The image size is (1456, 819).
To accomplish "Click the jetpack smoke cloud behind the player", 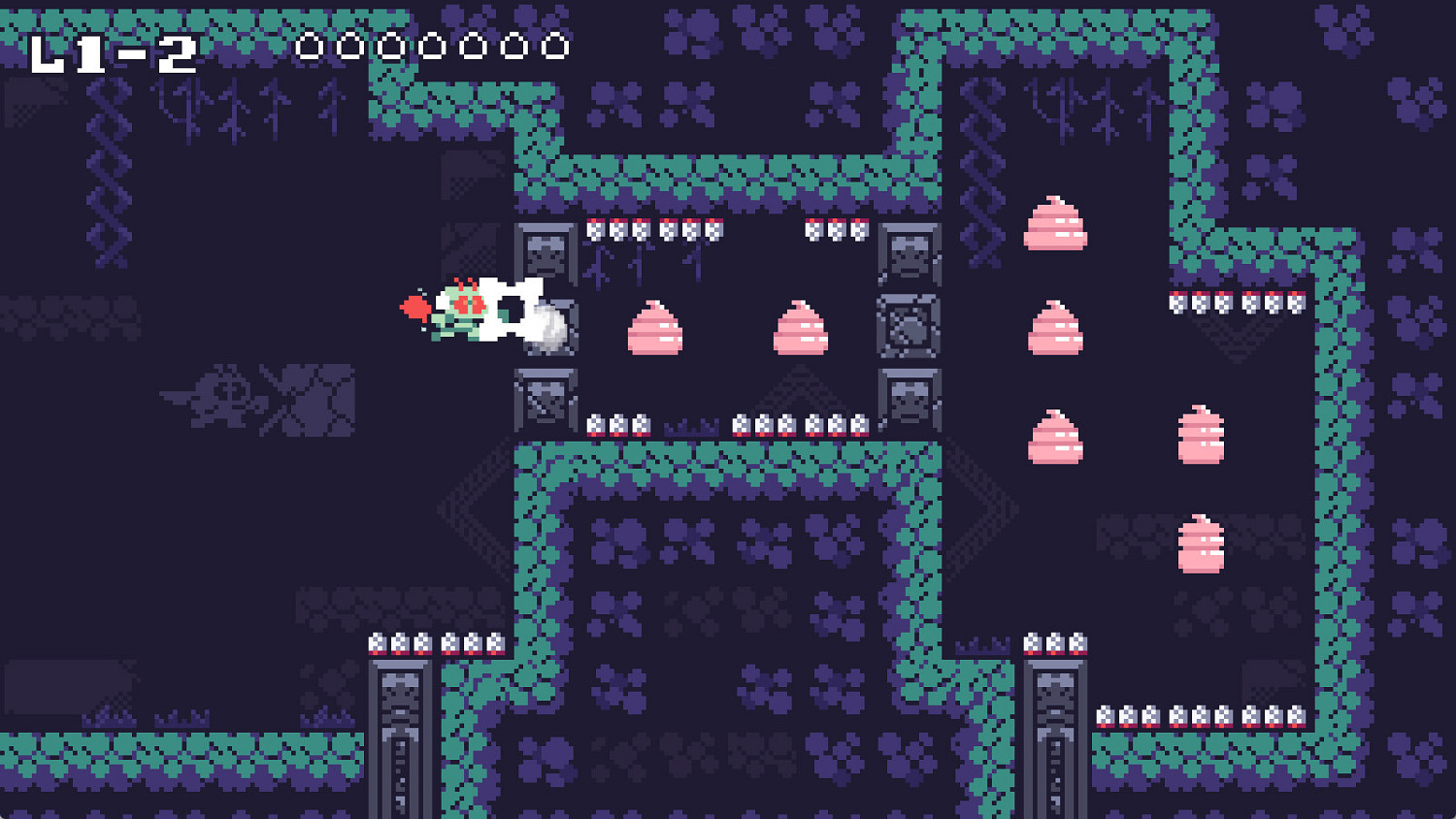I will [x=548, y=328].
